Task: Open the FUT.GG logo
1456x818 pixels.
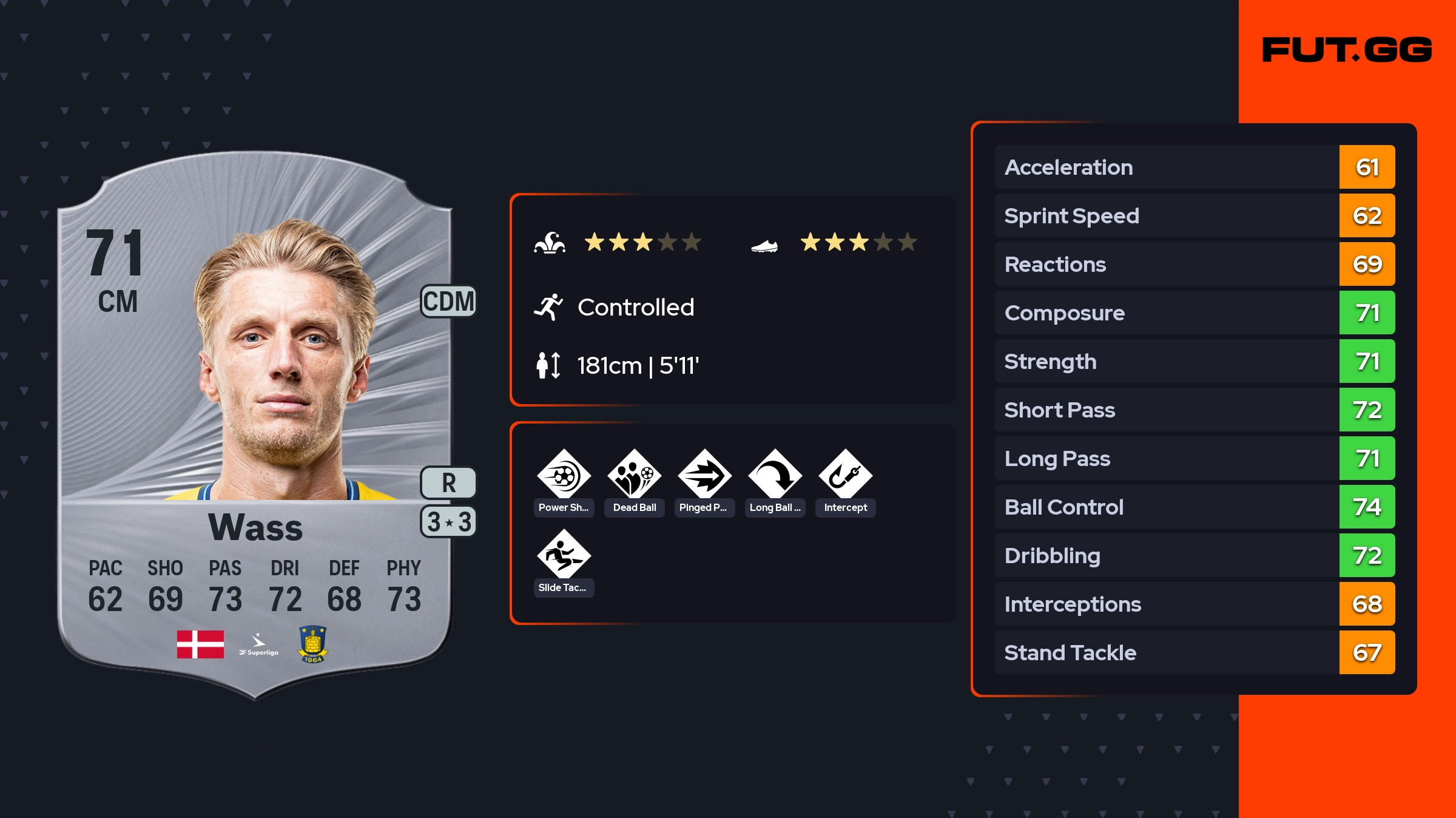Action: [x=1347, y=50]
